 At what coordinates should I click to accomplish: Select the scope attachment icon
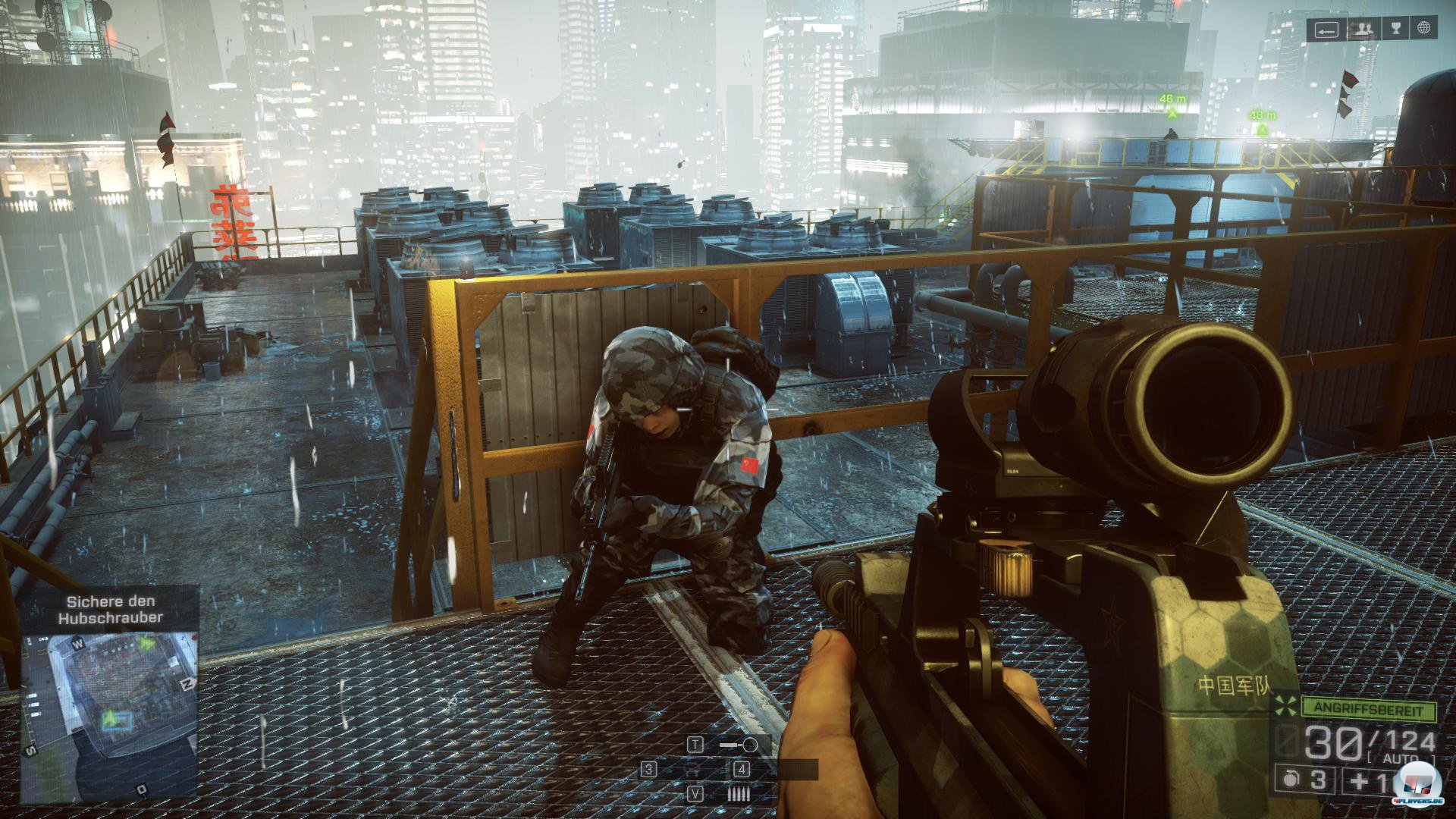[x=739, y=745]
